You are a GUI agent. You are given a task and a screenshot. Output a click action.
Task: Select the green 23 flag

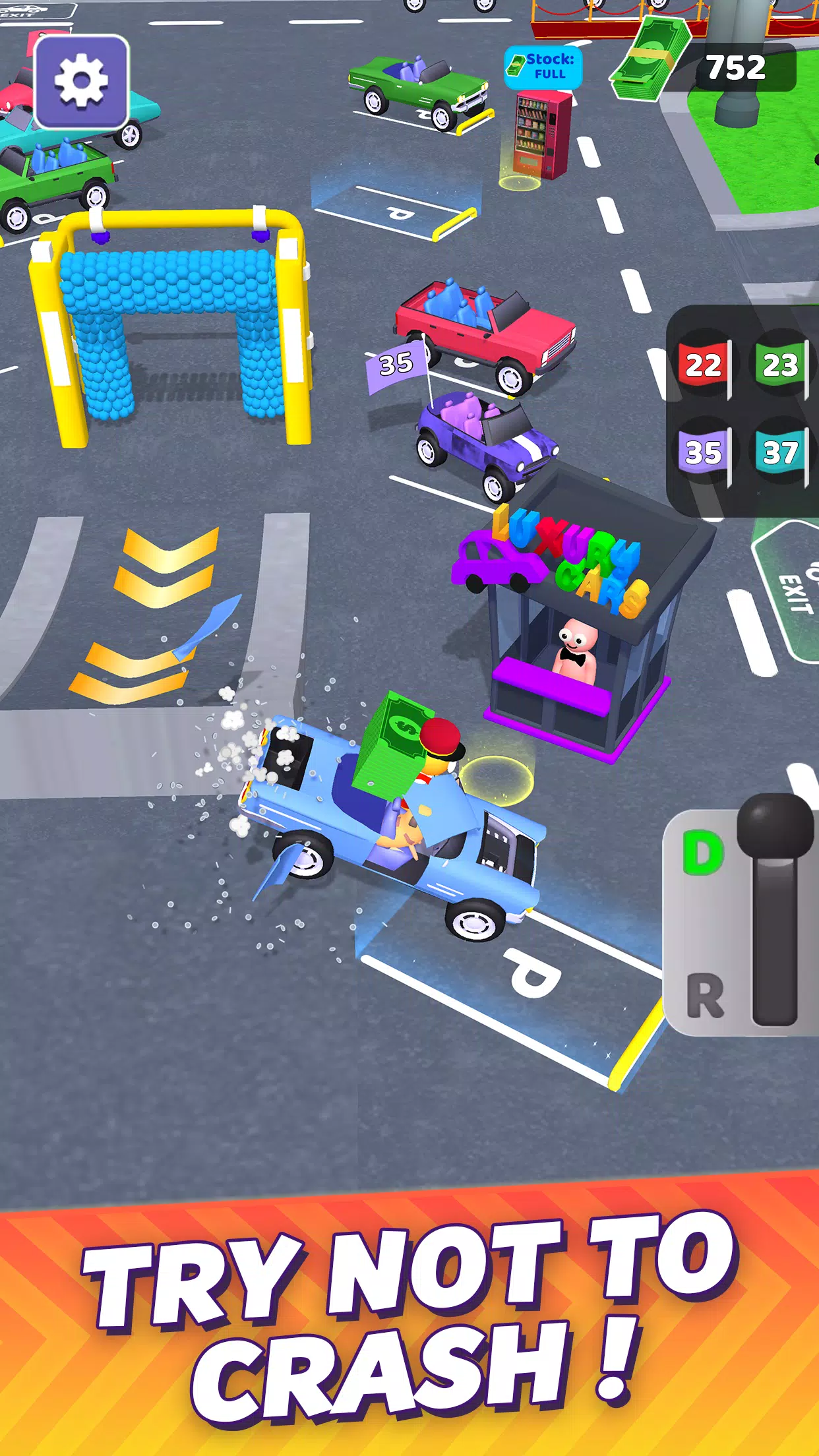[x=781, y=365]
